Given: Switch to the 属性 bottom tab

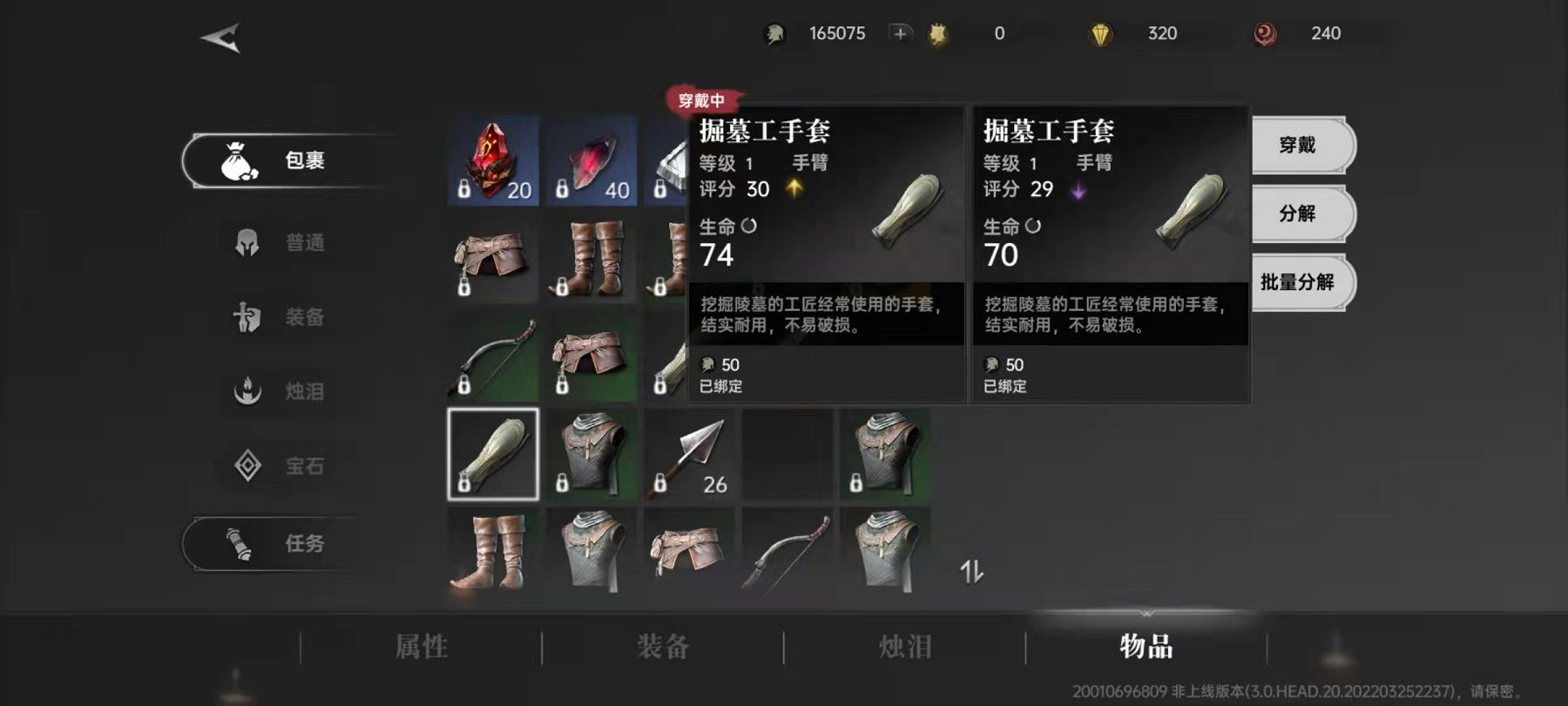Looking at the screenshot, I should (x=422, y=647).
